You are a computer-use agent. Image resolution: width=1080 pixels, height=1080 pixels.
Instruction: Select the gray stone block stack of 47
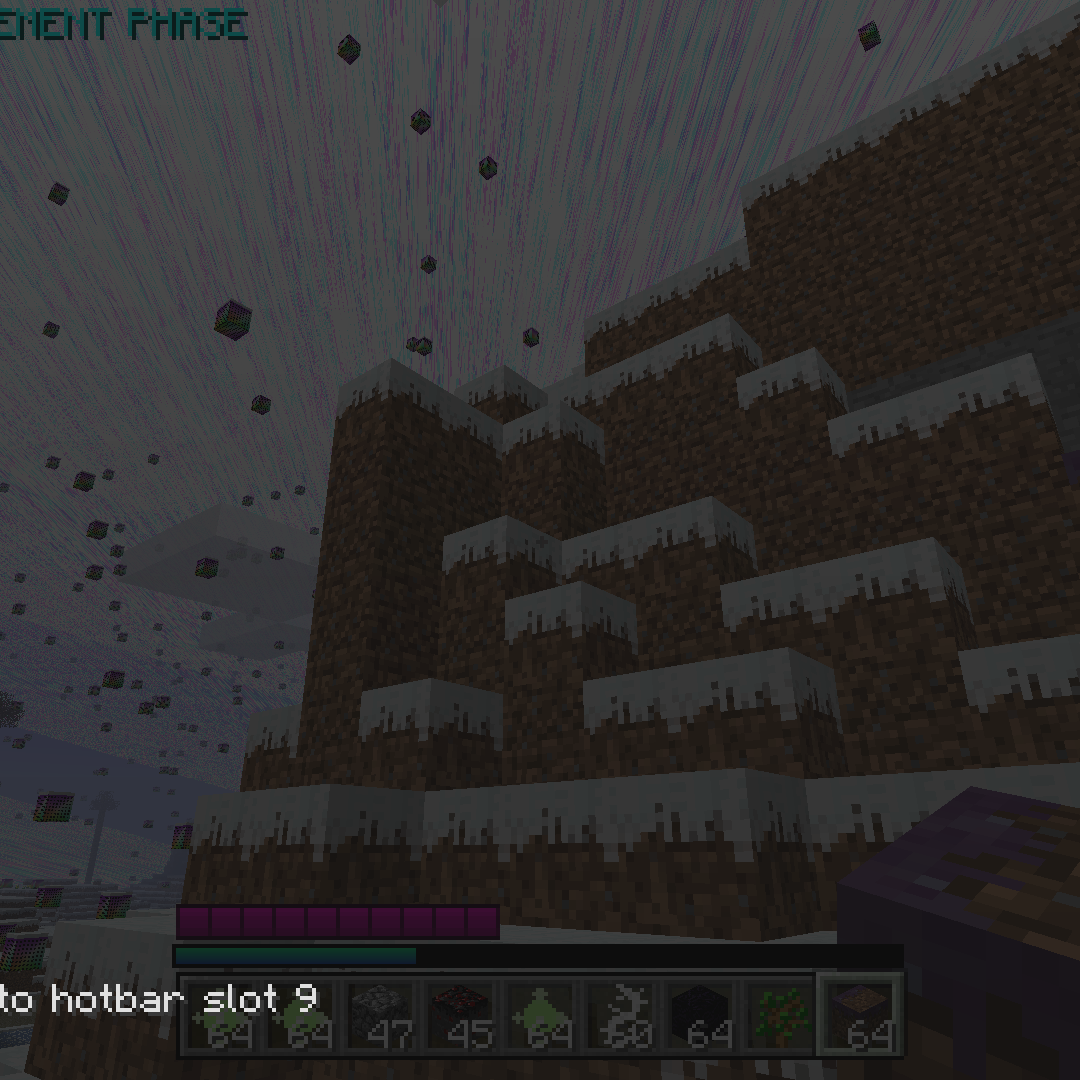[379, 1014]
